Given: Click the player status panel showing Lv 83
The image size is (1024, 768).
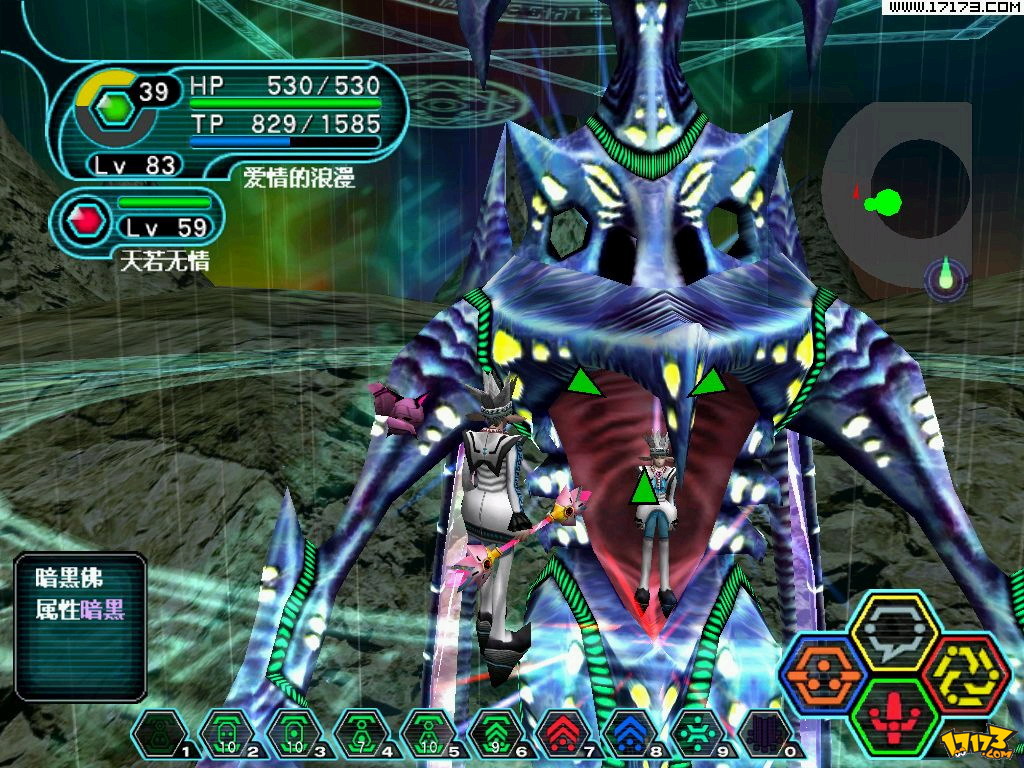Looking at the screenshot, I should click(x=230, y=118).
